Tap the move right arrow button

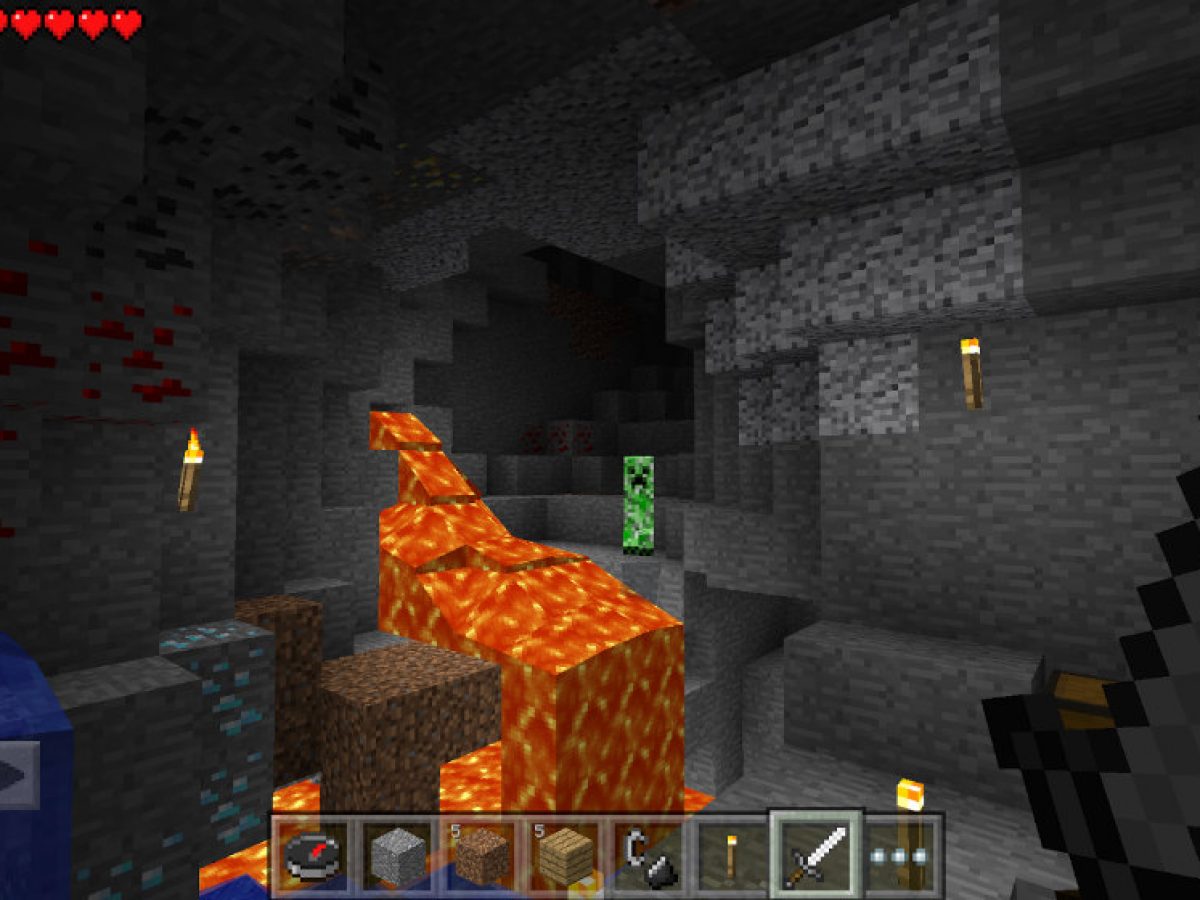18,775
